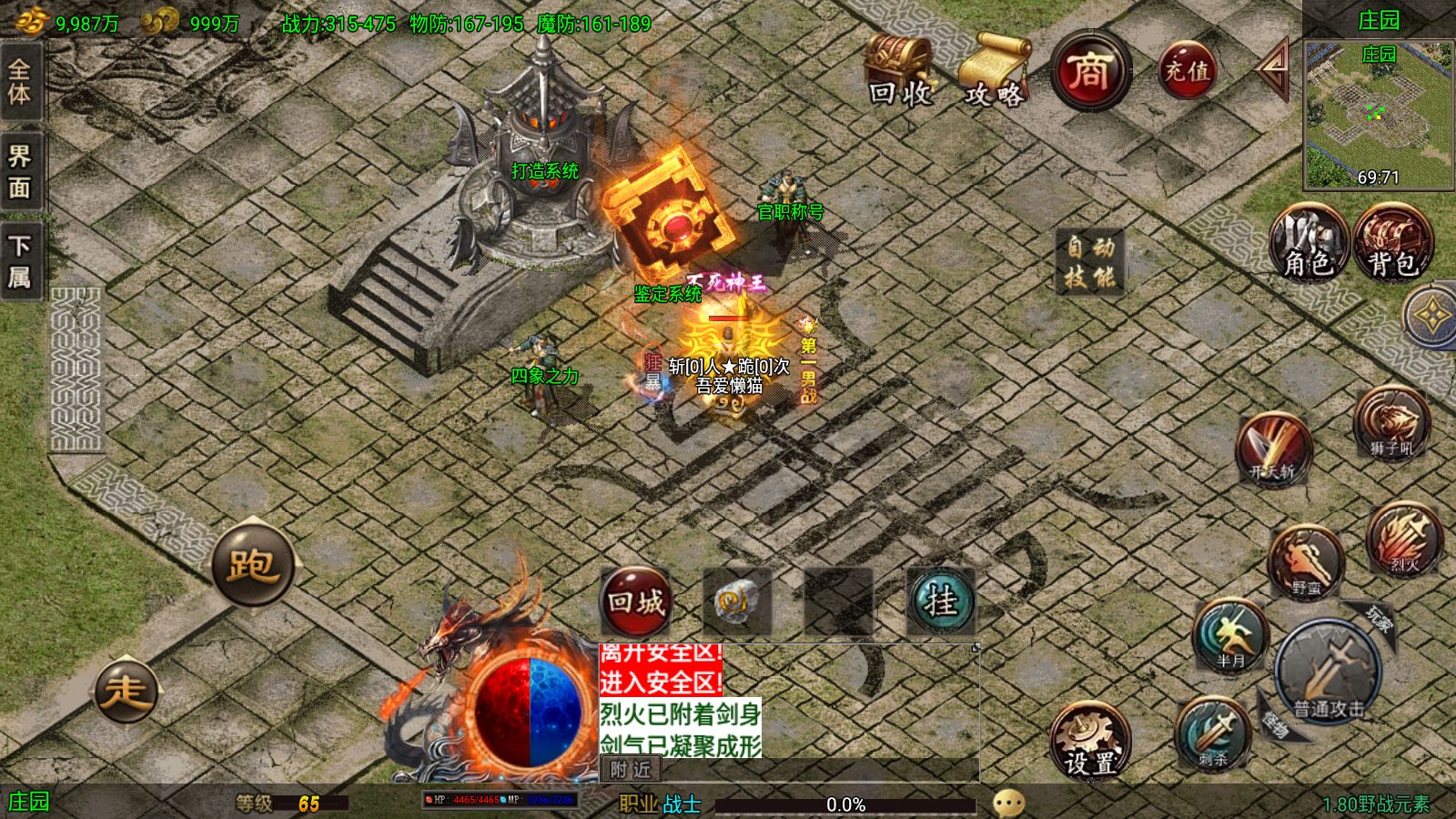Activate the 开天斩 skill

tap(1272, 447)
